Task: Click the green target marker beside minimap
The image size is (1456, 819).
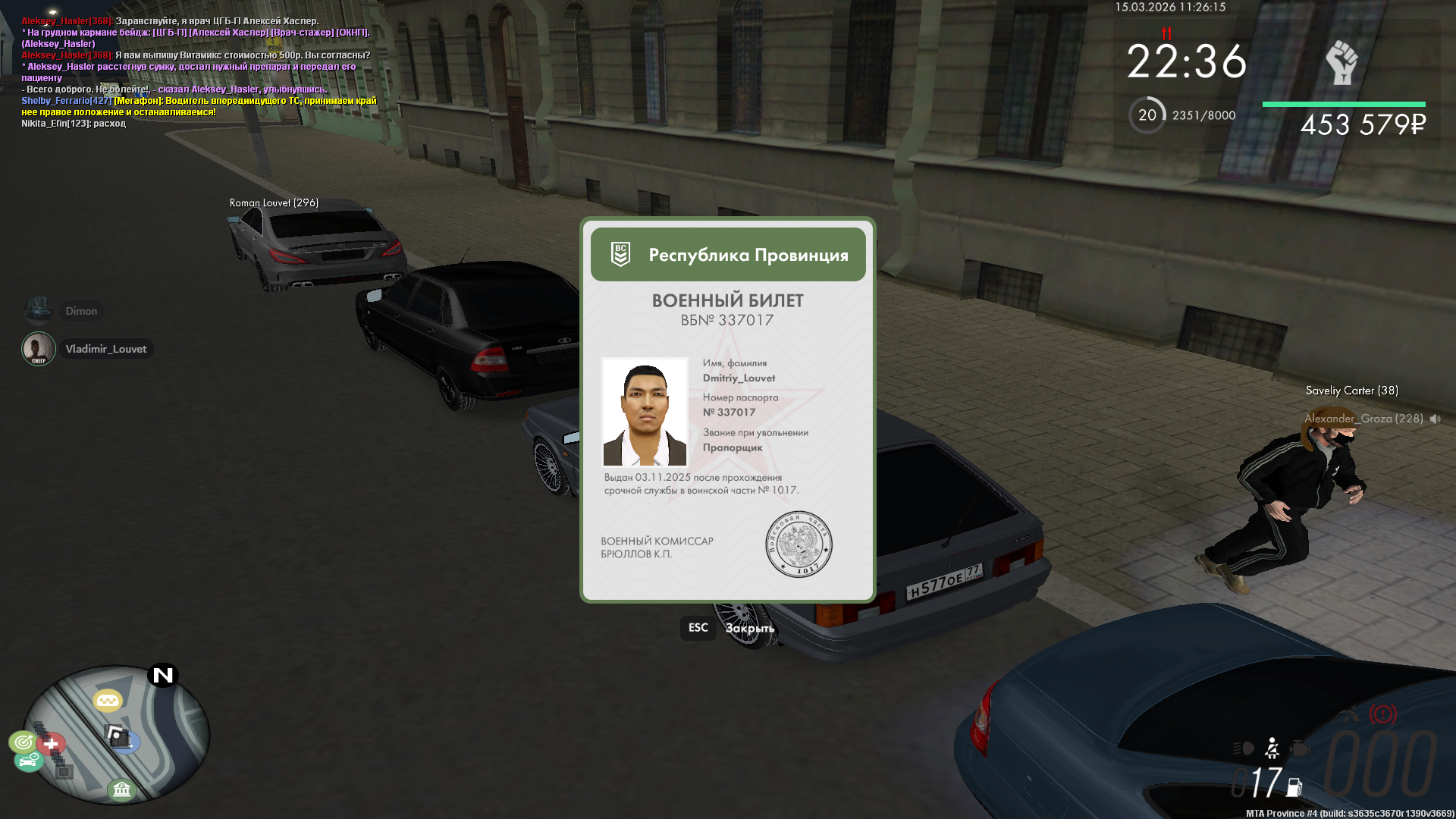Action: click(x=23, y=742)
